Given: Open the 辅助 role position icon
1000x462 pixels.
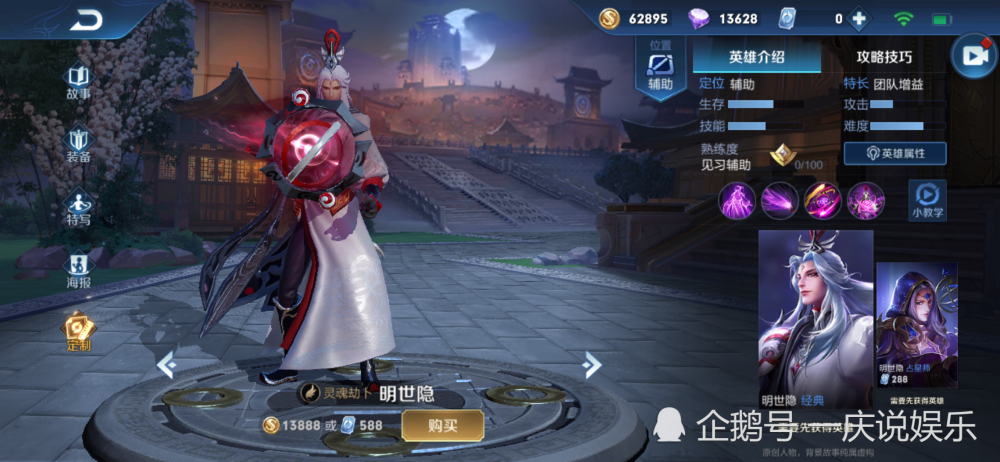Looking at the screenshot, I should (x=660, y=70).
